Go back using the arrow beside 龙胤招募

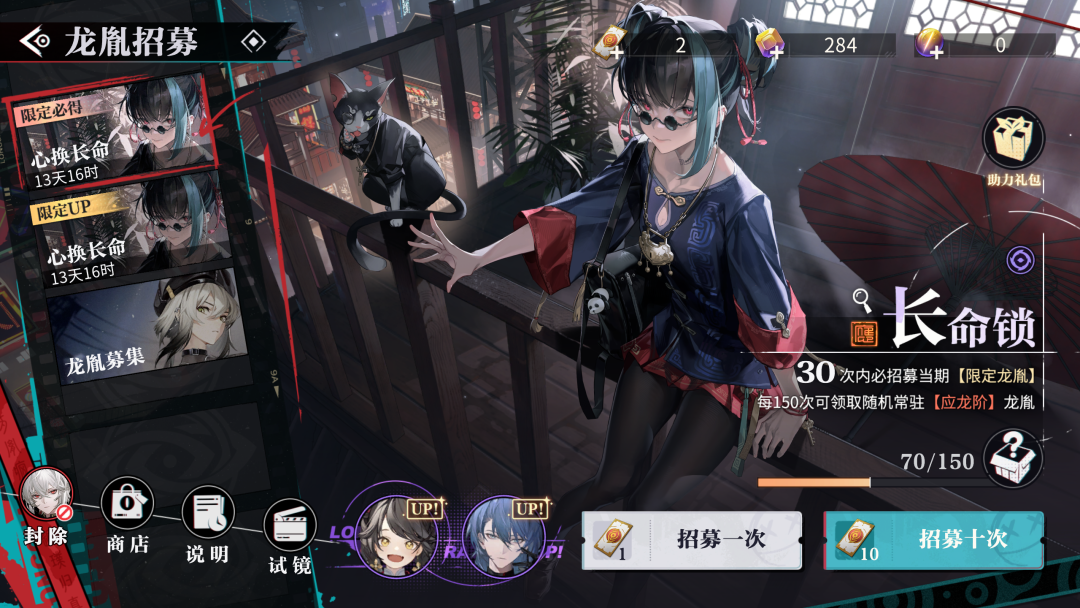[36, 41]
